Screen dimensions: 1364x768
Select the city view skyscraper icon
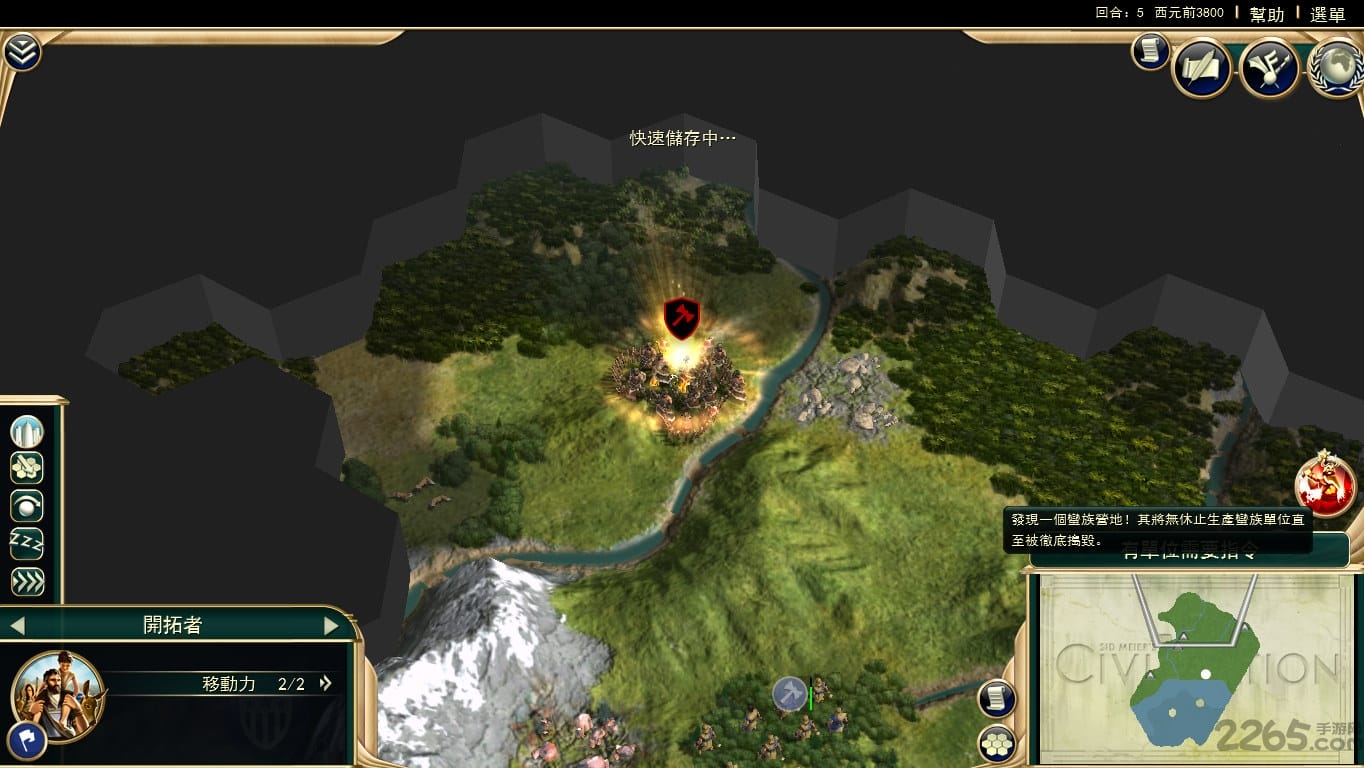26,430
